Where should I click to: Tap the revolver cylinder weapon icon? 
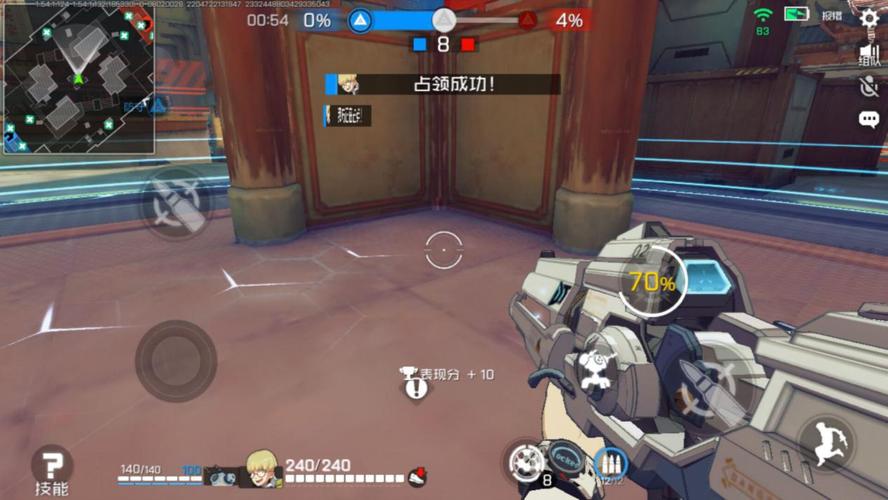(526, 462)
